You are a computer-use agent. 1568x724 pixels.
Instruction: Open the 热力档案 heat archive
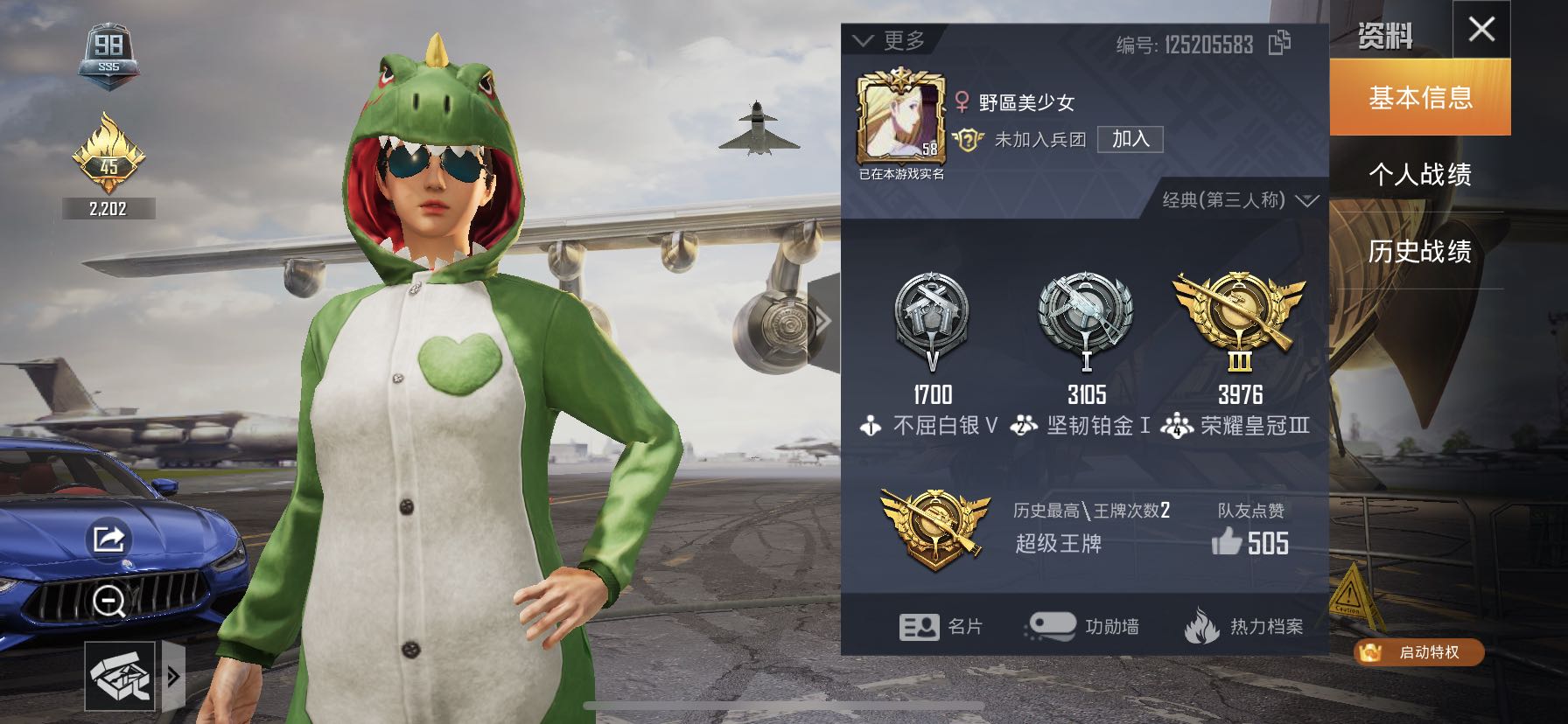tap(1243, 626)
